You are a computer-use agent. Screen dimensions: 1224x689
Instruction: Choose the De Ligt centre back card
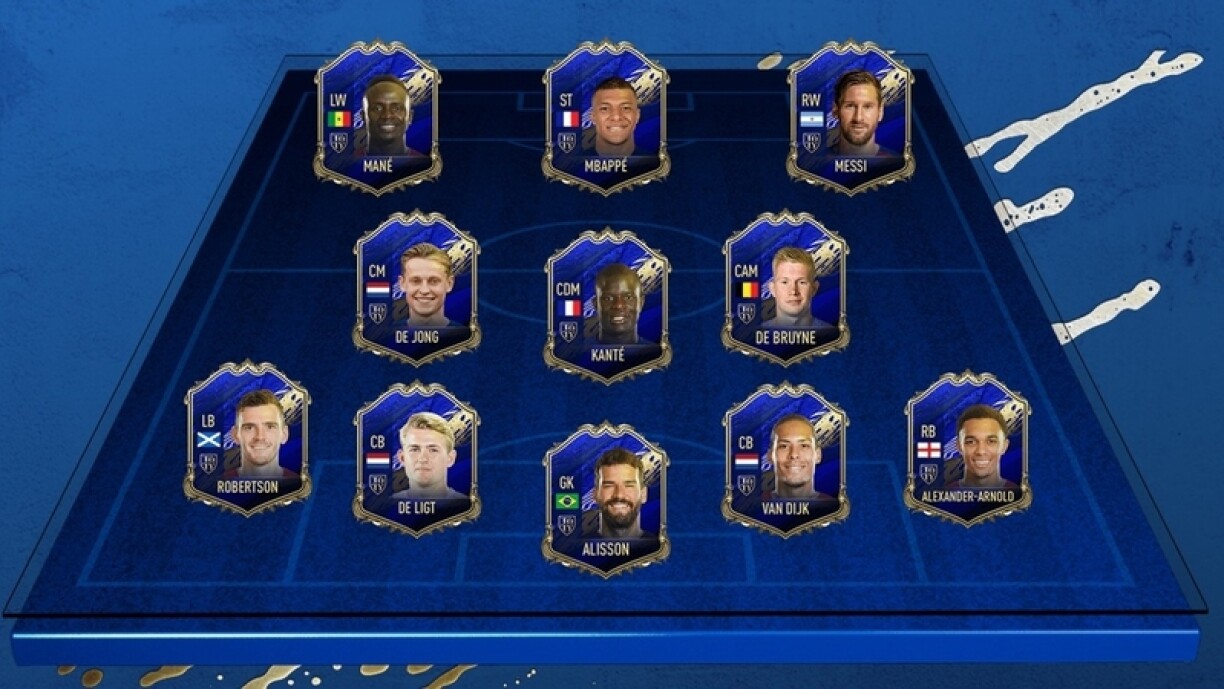coord(416,458)
